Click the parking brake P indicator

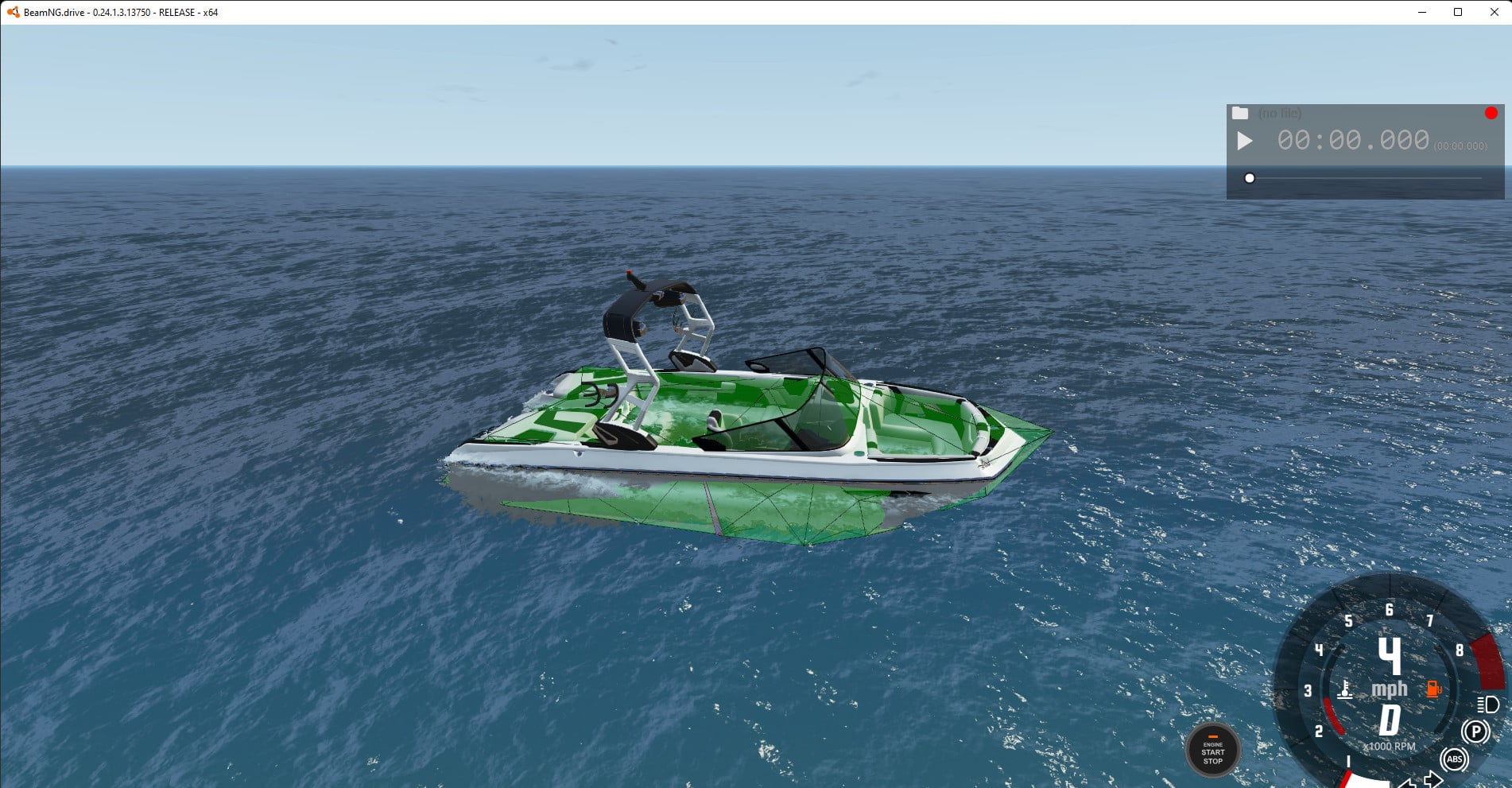click(x=1475, y=731)
